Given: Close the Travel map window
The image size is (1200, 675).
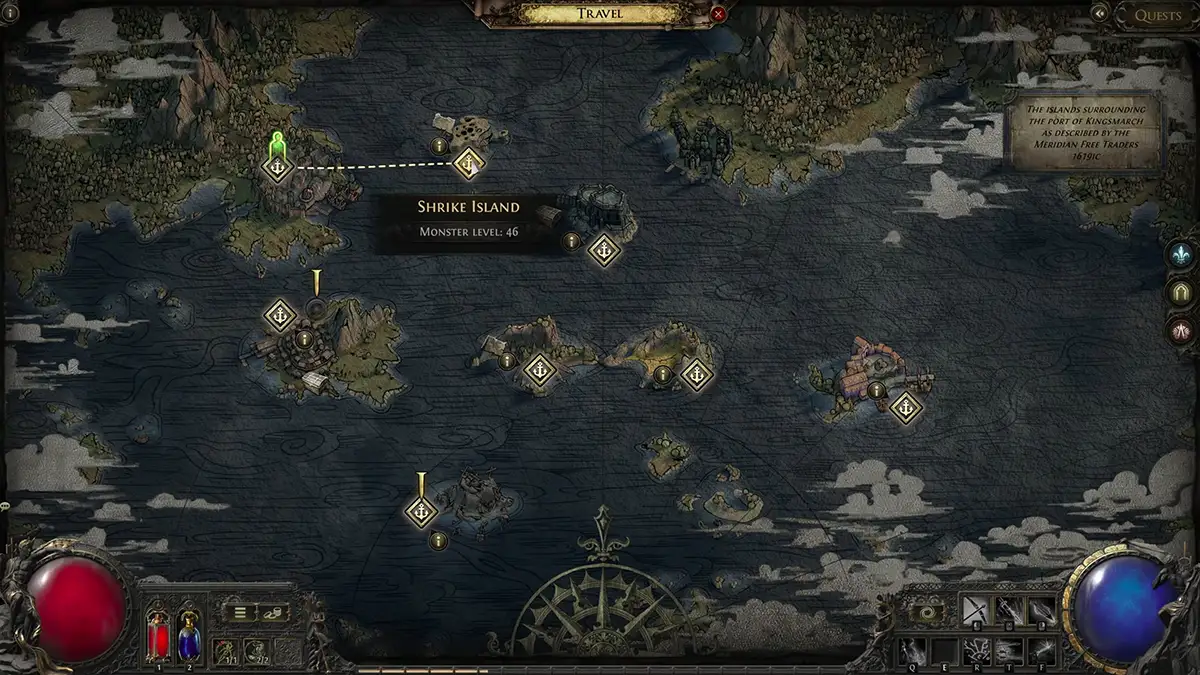Looking at the screenshot, I should [719, 14].
